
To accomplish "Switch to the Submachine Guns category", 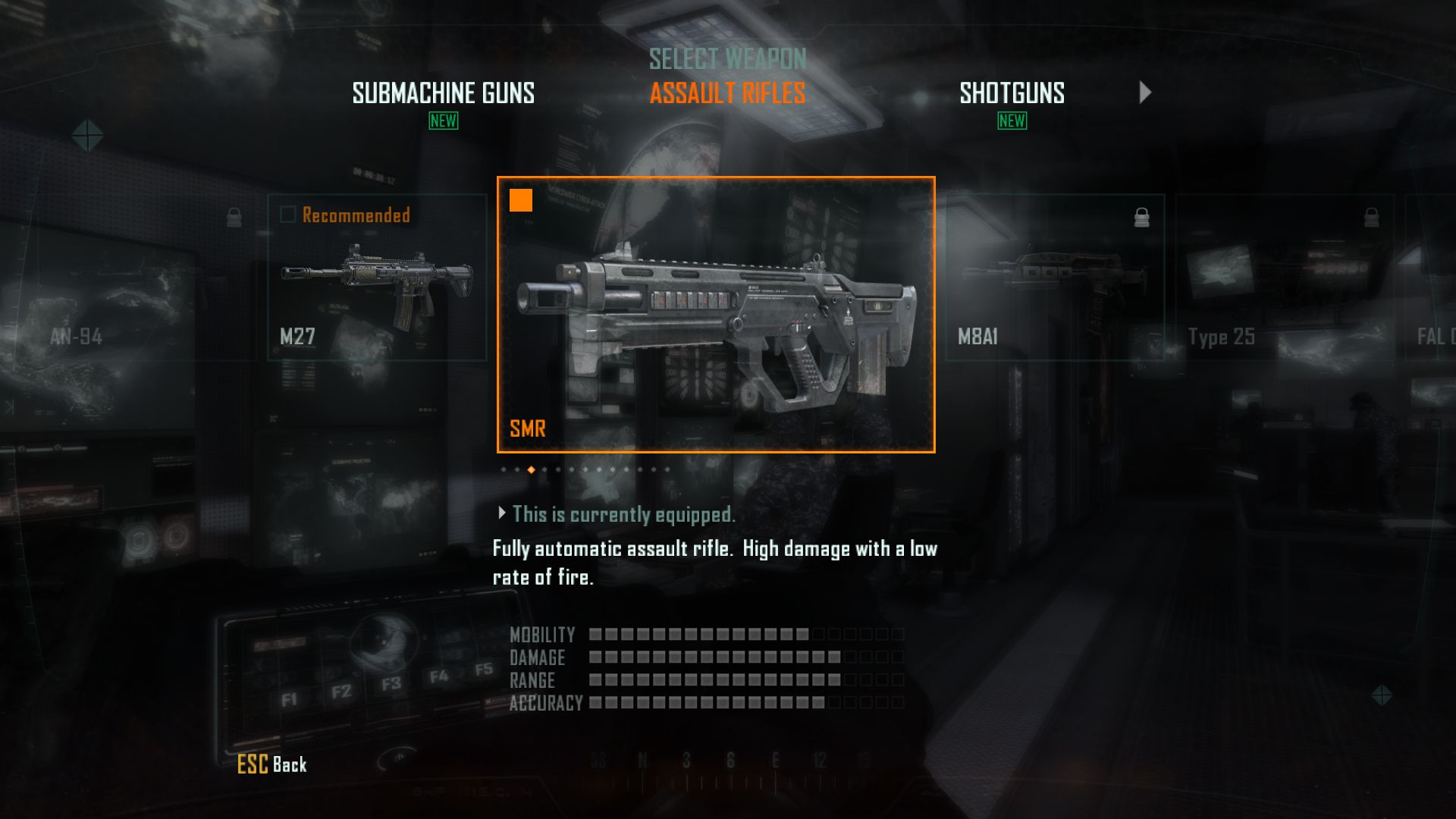I will click(x=443, y=93).
